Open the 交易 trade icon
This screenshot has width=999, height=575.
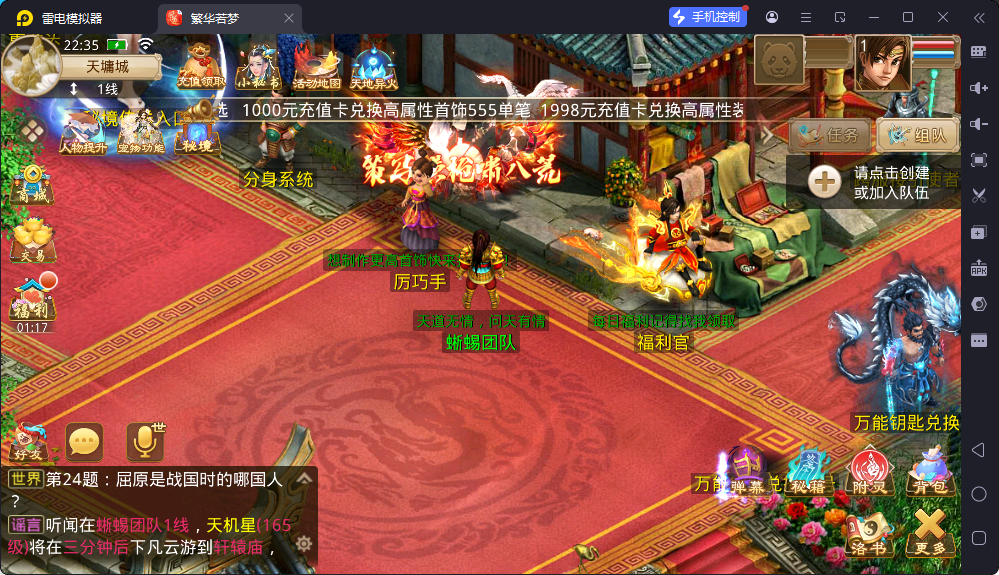(x=31, y=240)
